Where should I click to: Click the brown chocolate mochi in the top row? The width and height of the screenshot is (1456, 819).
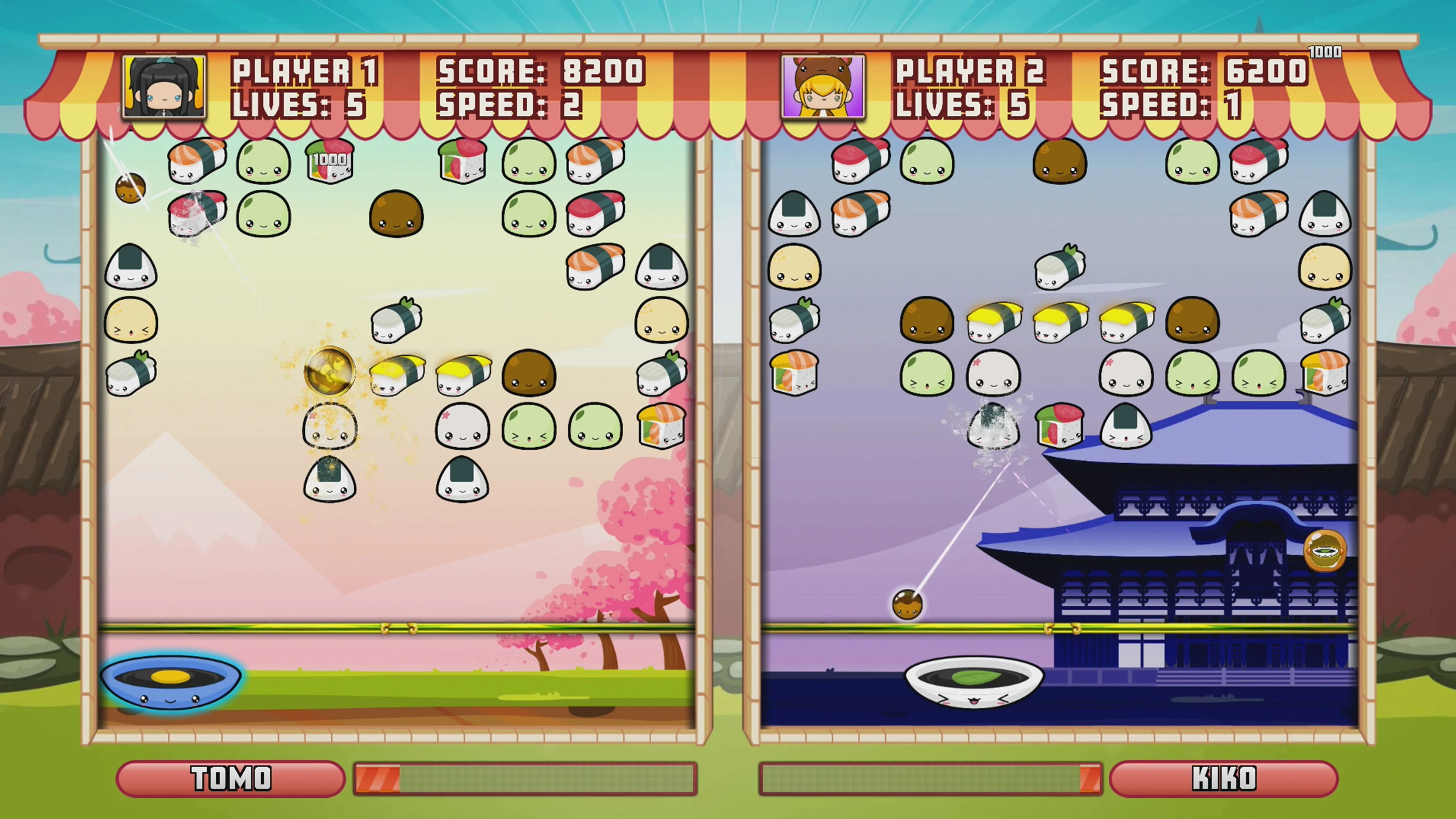[x=1060, y=161]
